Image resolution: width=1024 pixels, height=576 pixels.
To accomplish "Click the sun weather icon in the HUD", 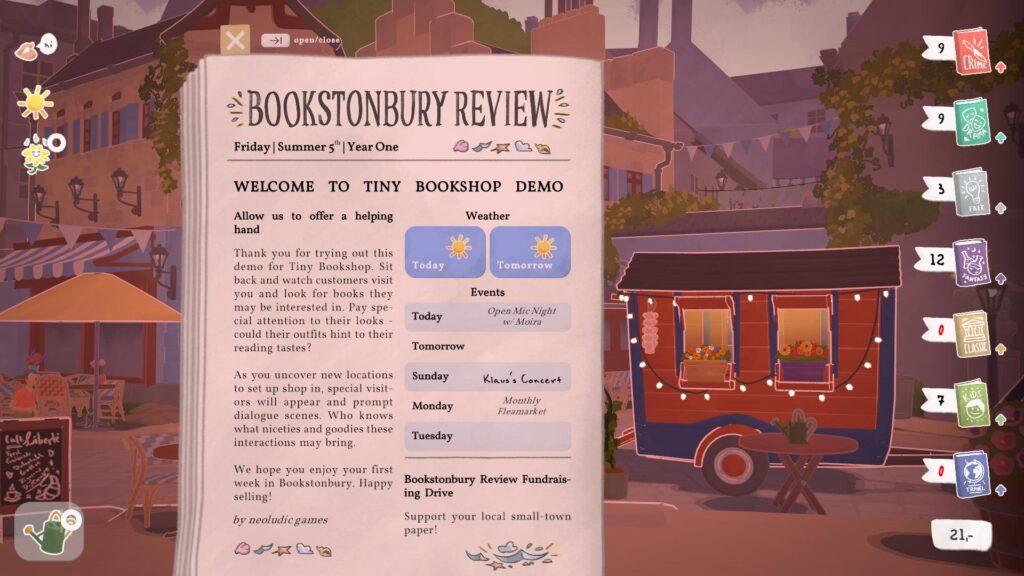I will coord(35,101).
